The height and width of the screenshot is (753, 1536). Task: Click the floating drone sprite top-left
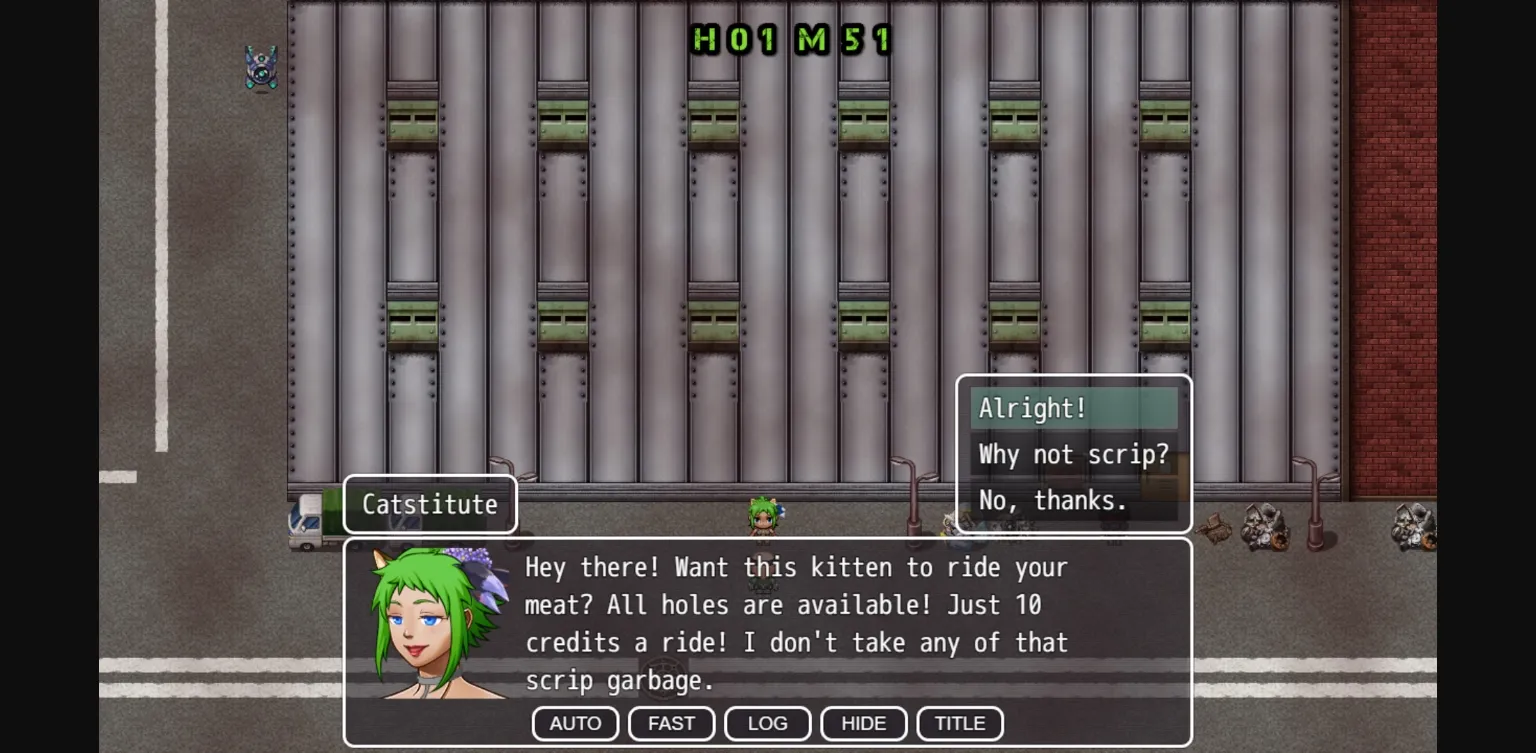[260, 68]
